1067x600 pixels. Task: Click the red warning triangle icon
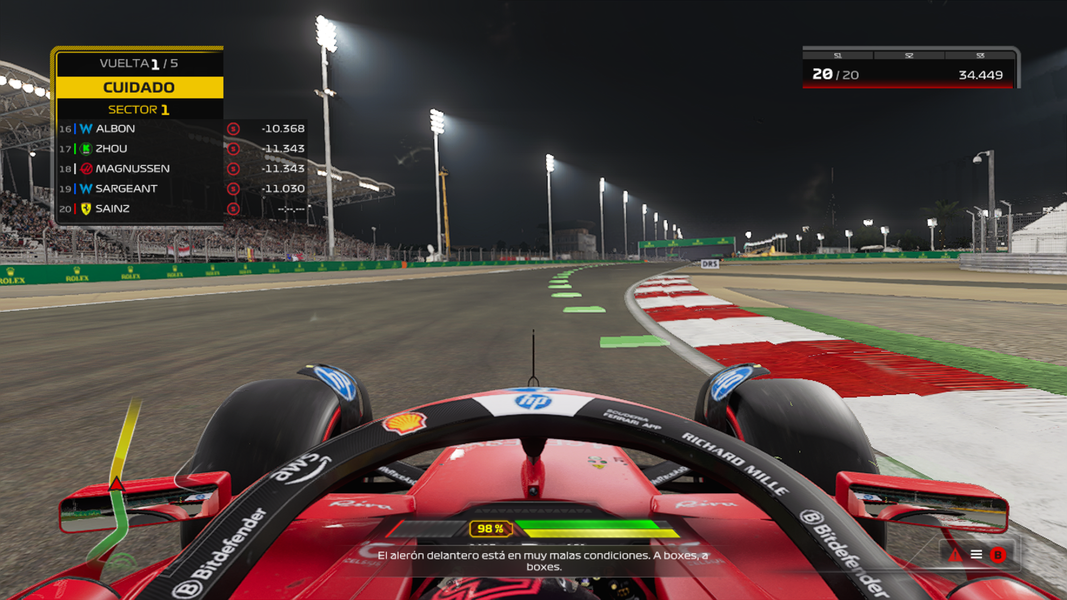coord(955,555)
